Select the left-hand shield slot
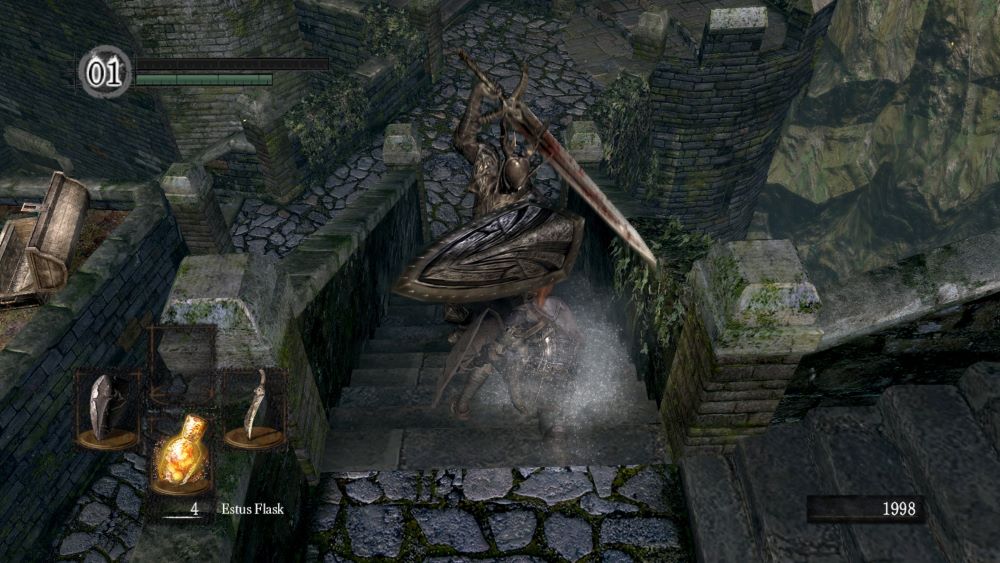1000x563 pixels. click(108, 410)
